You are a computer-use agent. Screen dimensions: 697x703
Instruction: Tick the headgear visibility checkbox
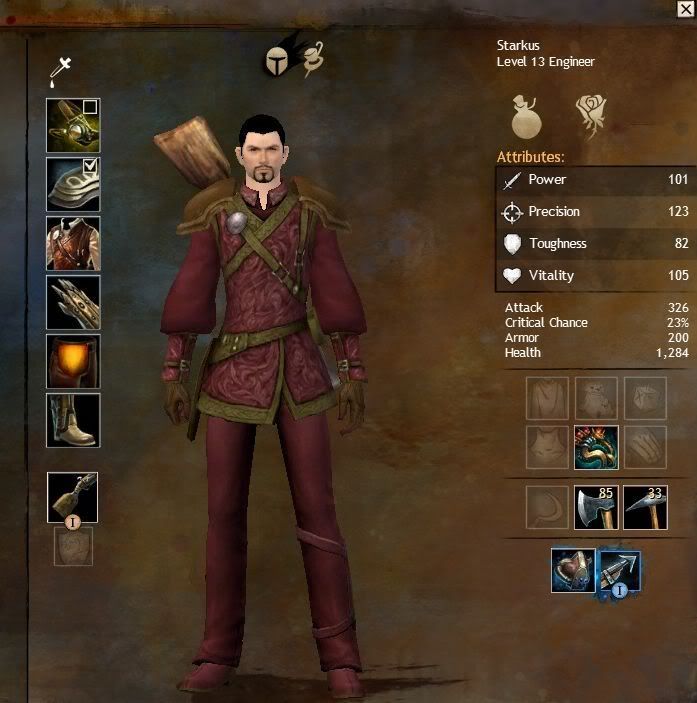pos(90,106)
